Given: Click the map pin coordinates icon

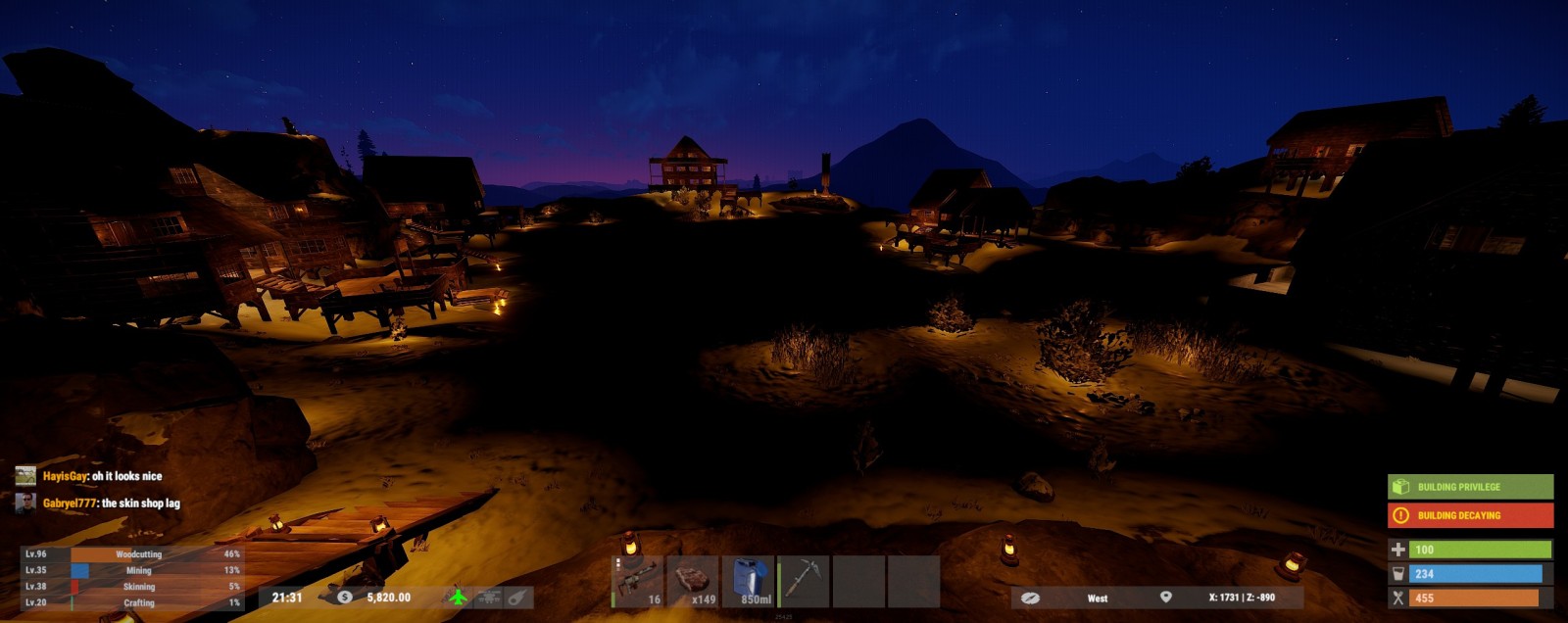Looking at the screenshot, I should coord(1166,597).
